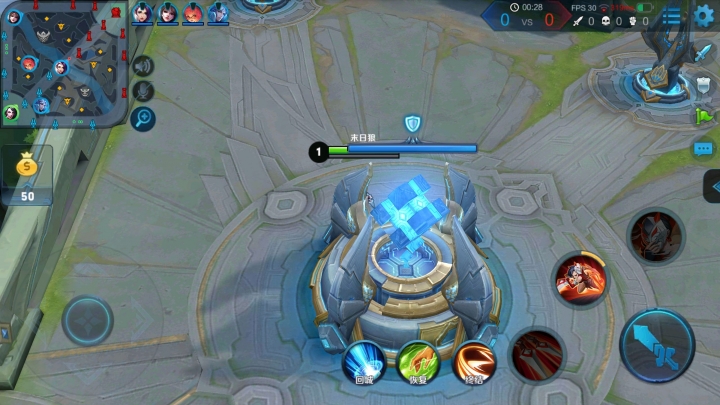Viewport: 720px width, 405px height.
Task: Click the magnifying glass map zoom button
Action: 144,119
